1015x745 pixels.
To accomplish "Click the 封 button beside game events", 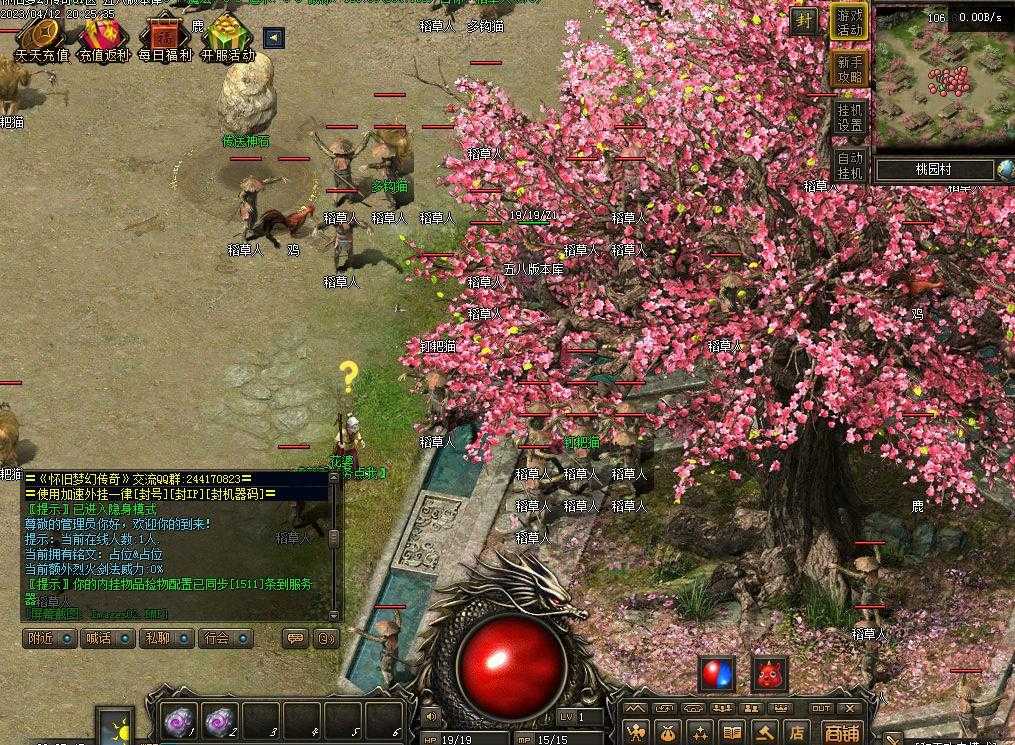I will point(802,21).
